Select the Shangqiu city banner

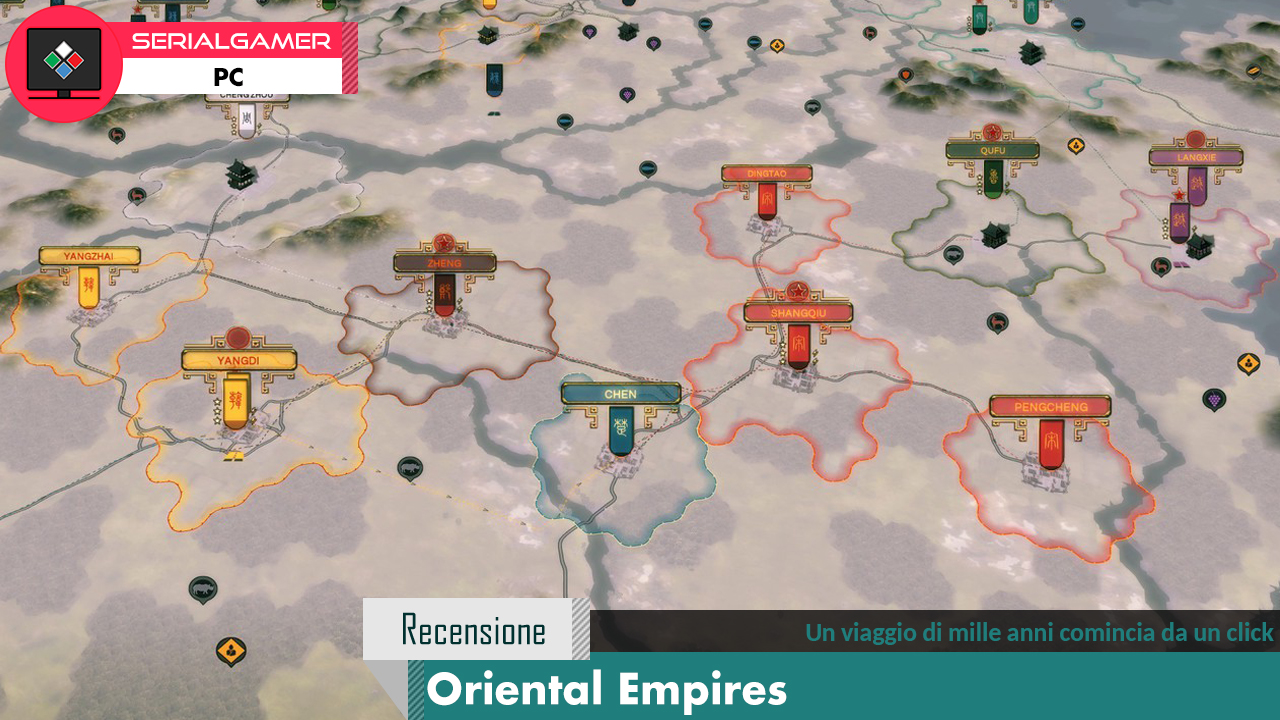797,313
